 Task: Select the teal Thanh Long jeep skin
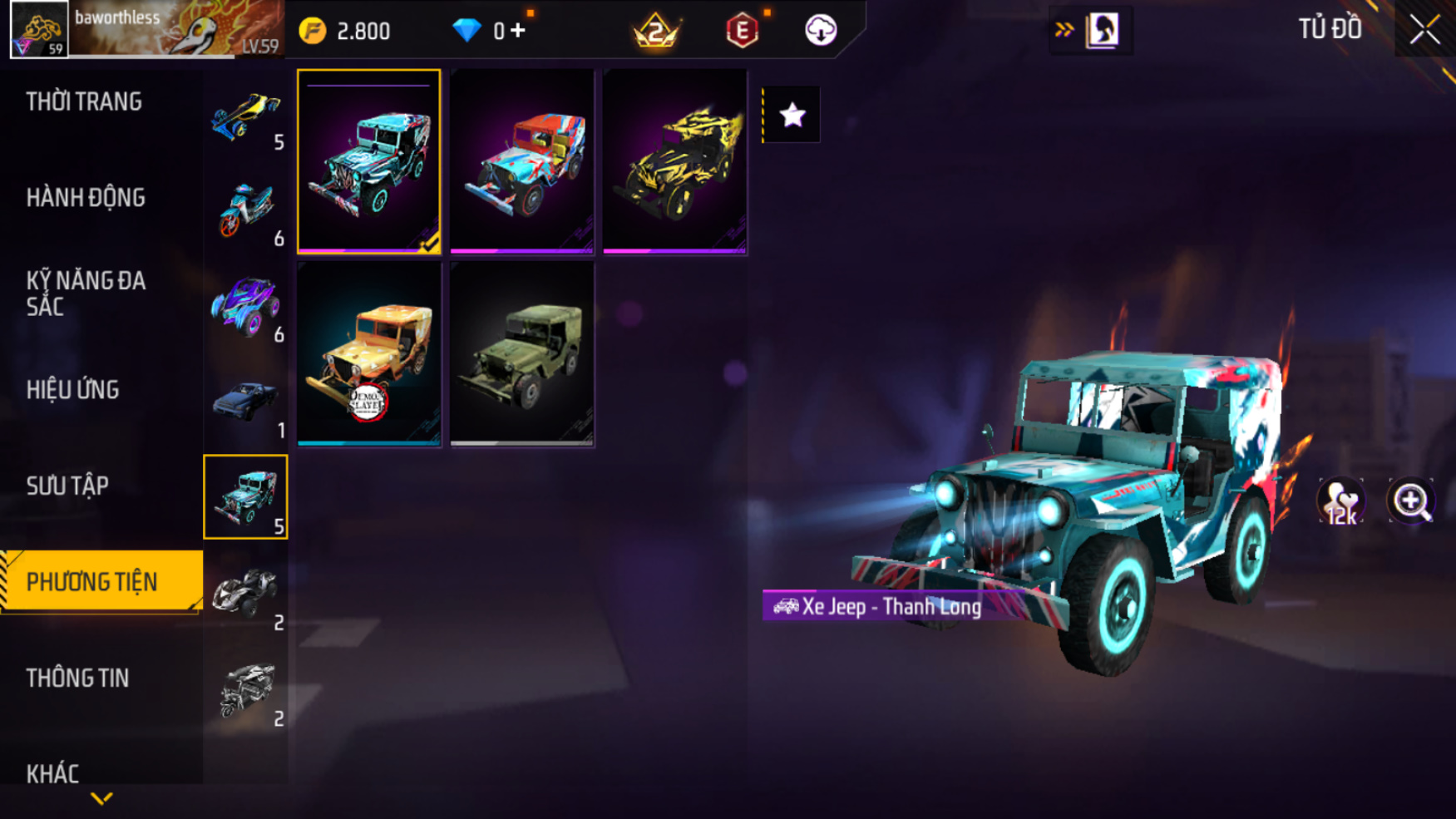pyautogui.click(x=369, y=161)
